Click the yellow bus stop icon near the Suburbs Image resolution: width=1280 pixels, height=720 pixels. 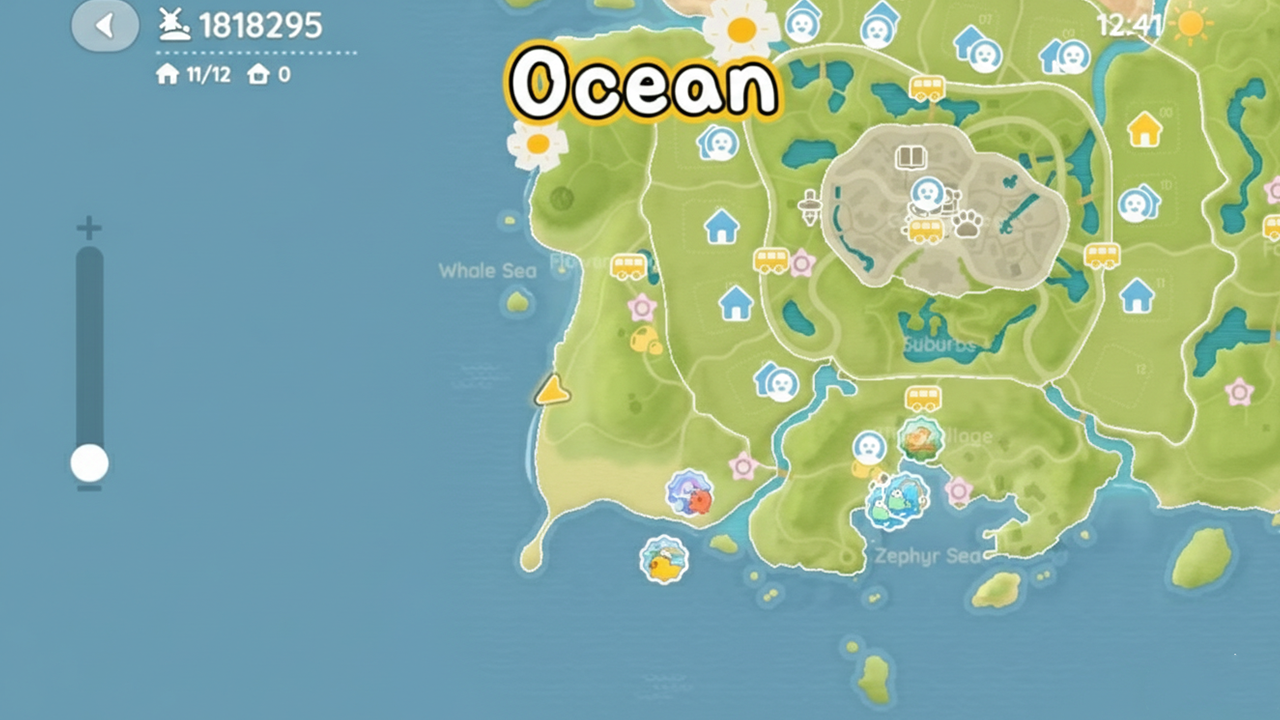tap(921, 400)
